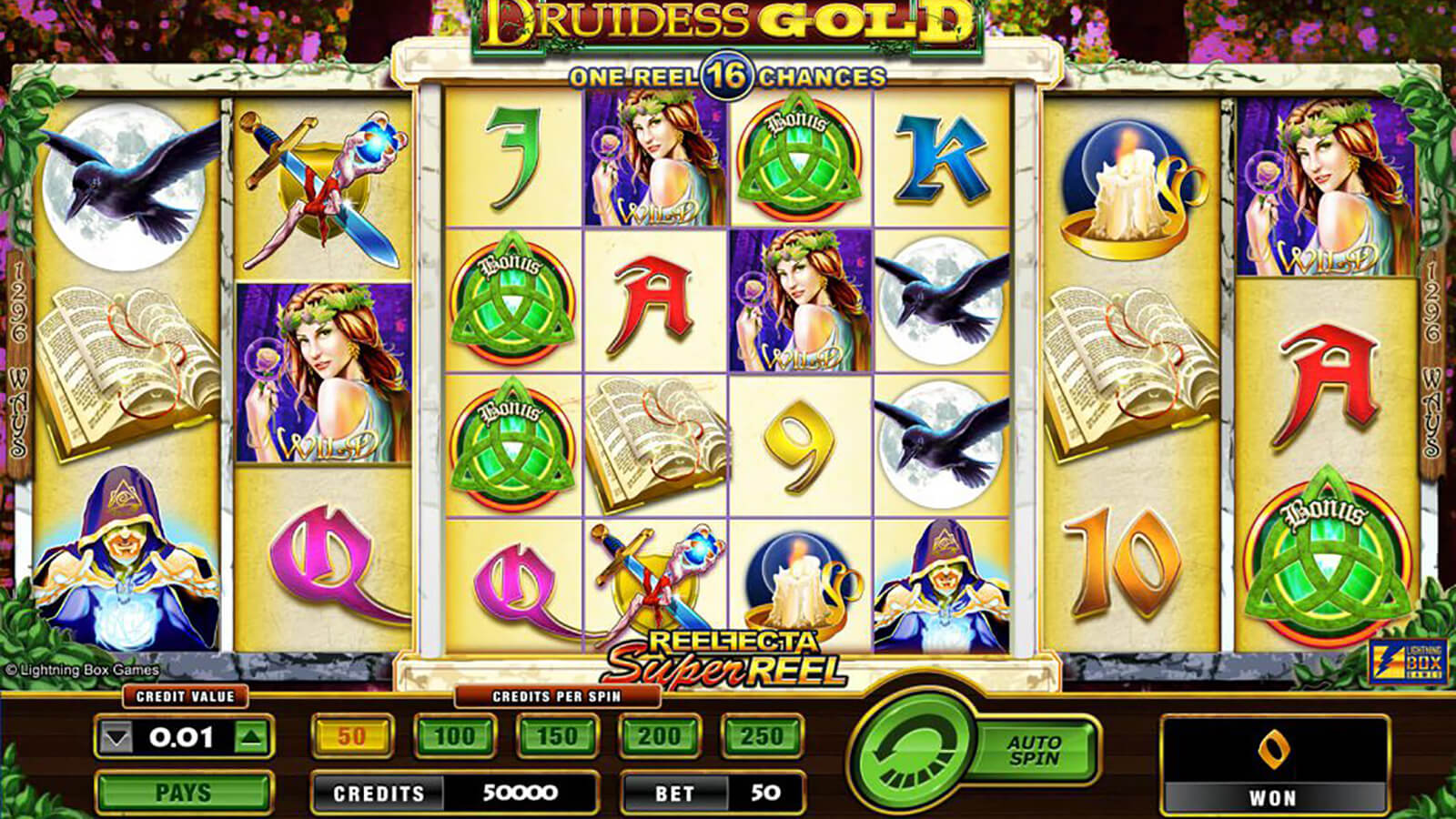Image resolution: width=1456 pixels, height=819 pixels.
Task: Open the PAYS paytable
Action: click(184, 793)
